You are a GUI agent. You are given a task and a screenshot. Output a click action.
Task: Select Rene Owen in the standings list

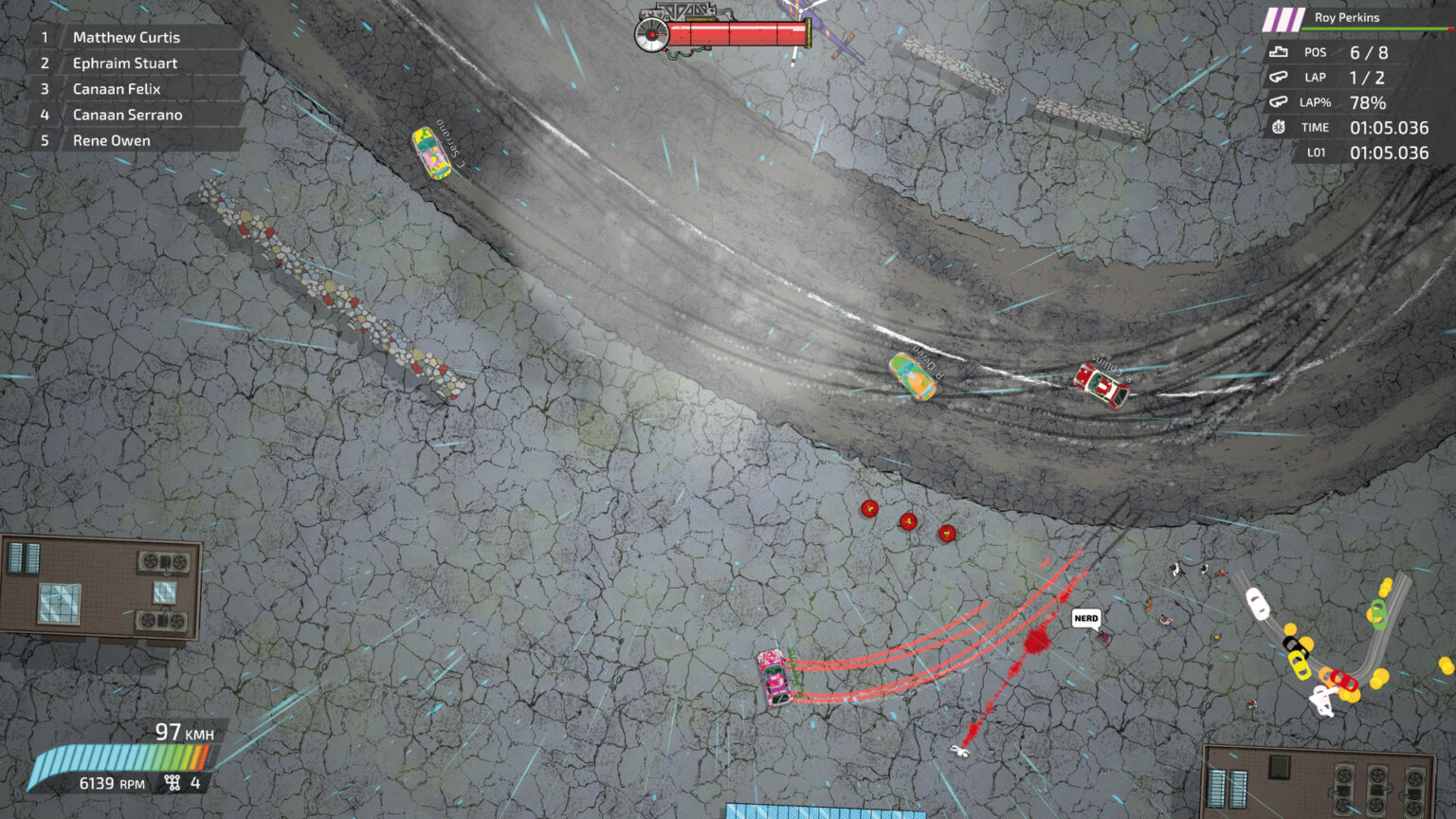coord(112,139)
